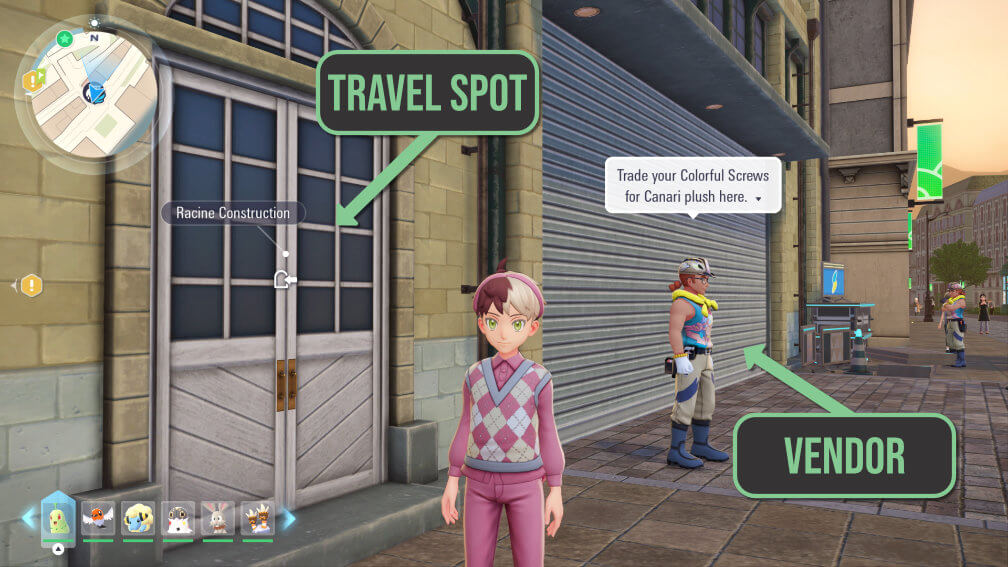1008x567 pixels.
Task: Select the white spiky Pokémon party slot
Action: pyautogui.click(x=178, y=519)
